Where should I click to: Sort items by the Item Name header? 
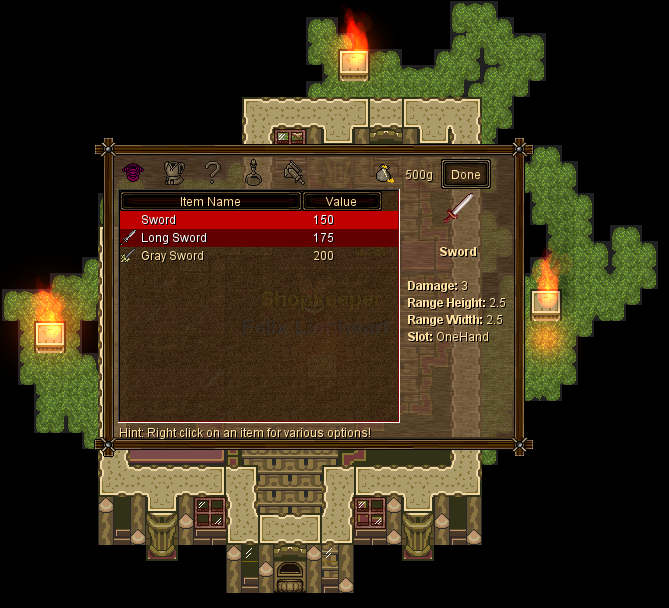(x=210, y=202)
